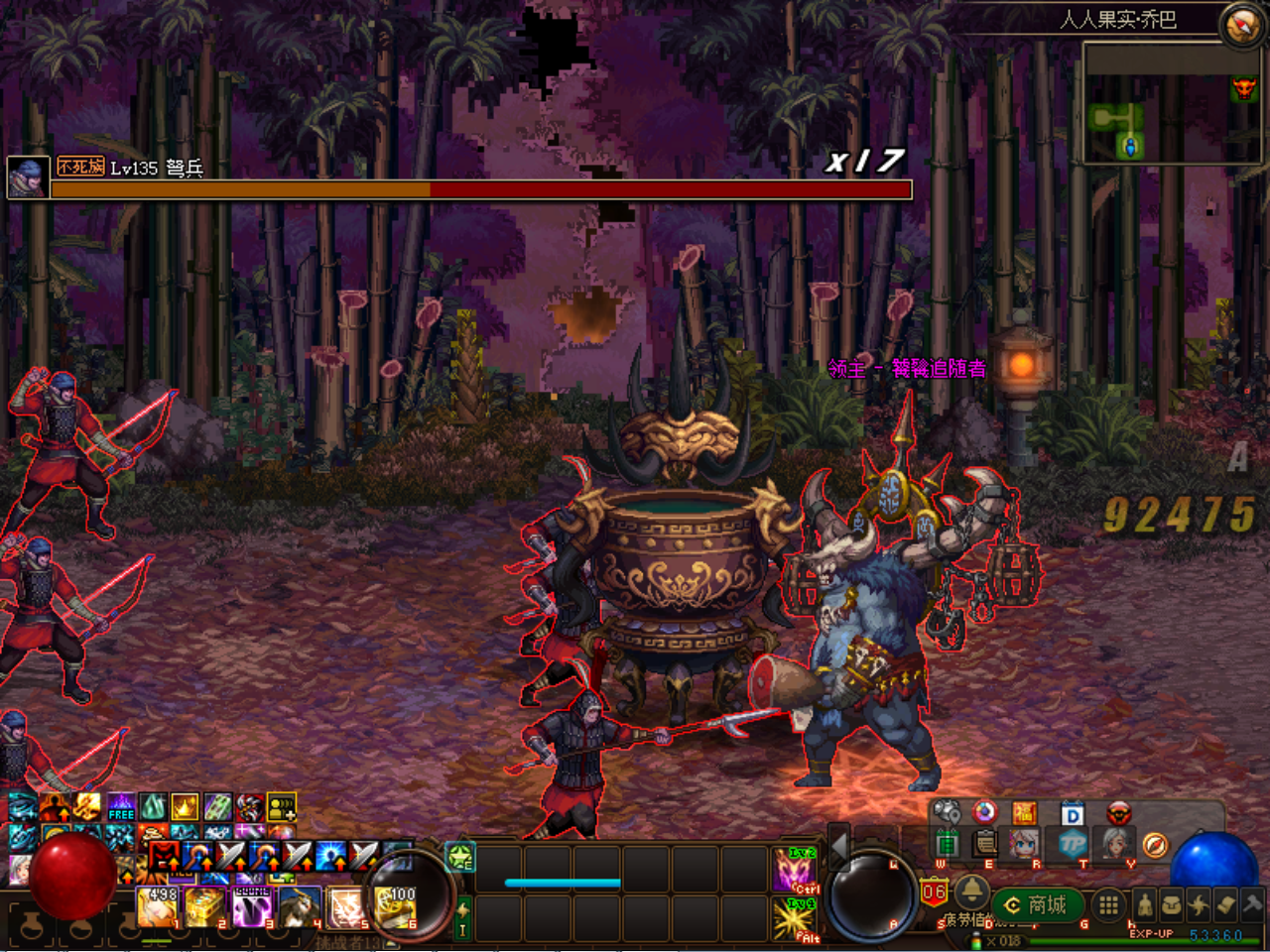Screen dimensions: 1270x952
Task: Expand the shortcut tray arrow under the W icon
Action: 970,868
